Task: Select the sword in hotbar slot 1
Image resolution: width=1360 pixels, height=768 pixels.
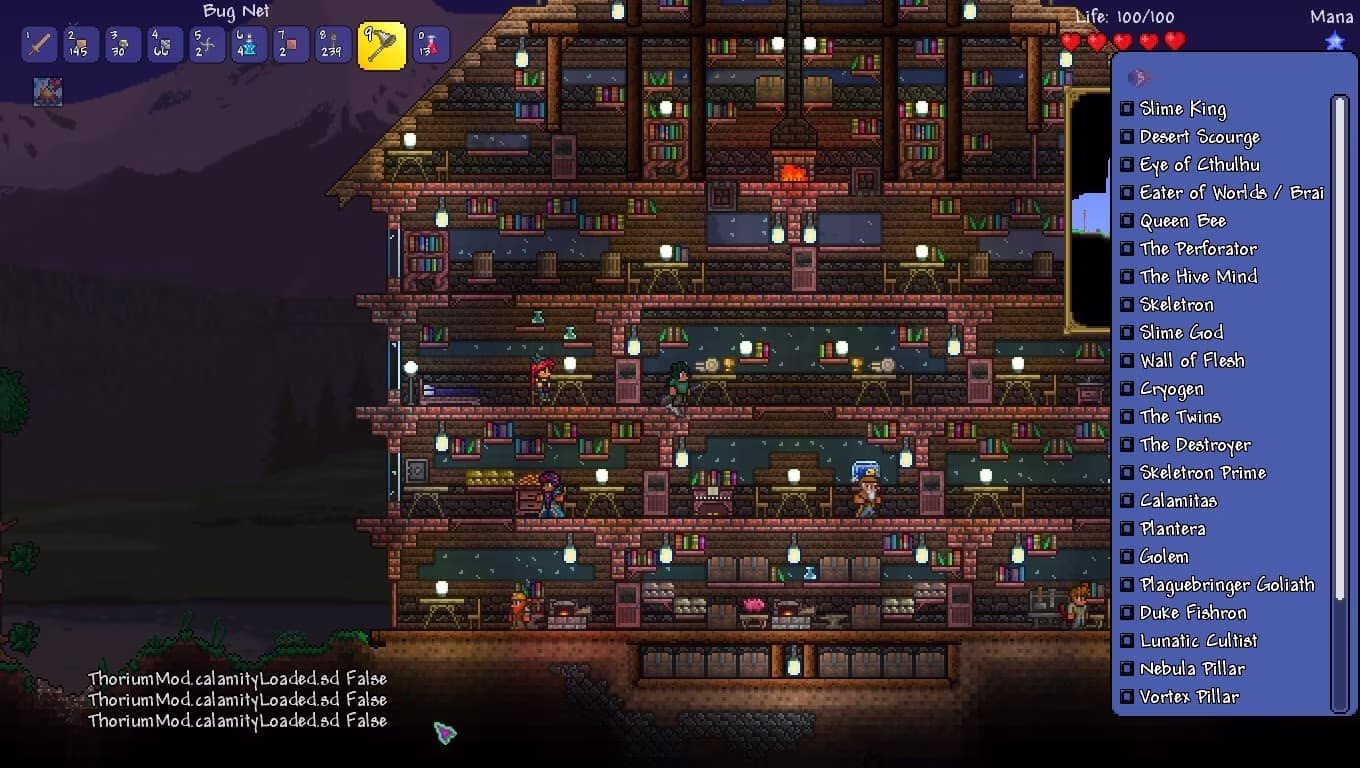Action: click(39, 45)
